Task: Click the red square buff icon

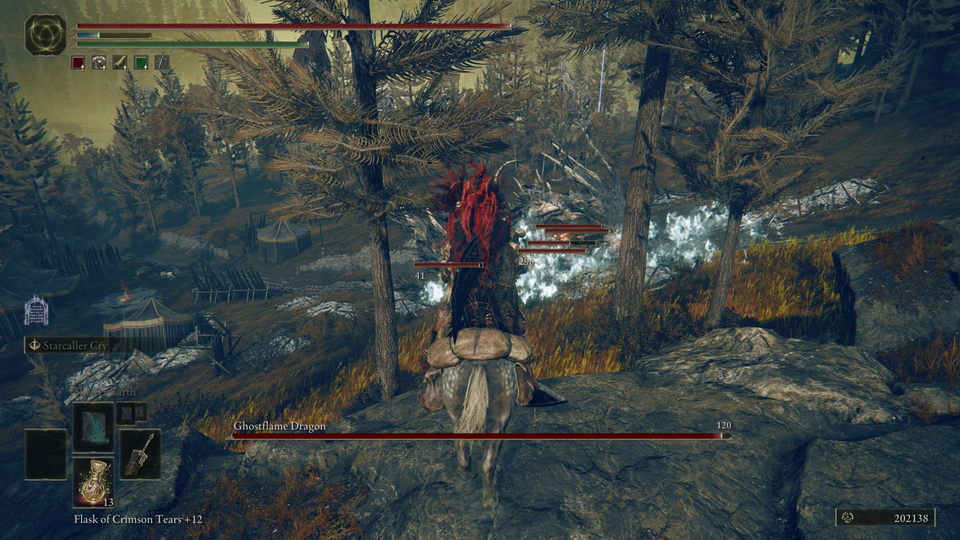Action: [x=78, y=62]
